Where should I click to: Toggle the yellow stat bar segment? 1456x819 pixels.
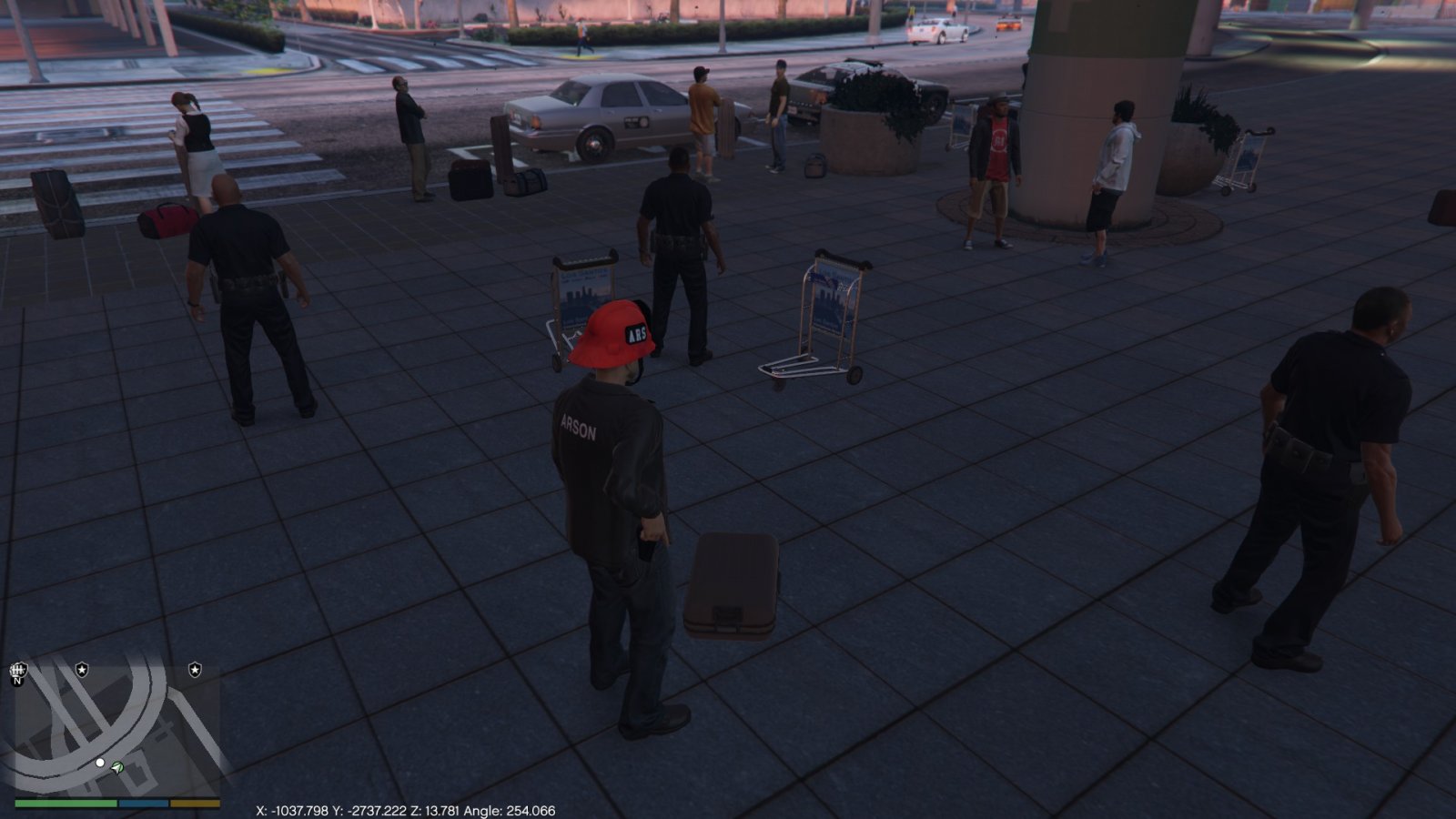coord(195,803)
